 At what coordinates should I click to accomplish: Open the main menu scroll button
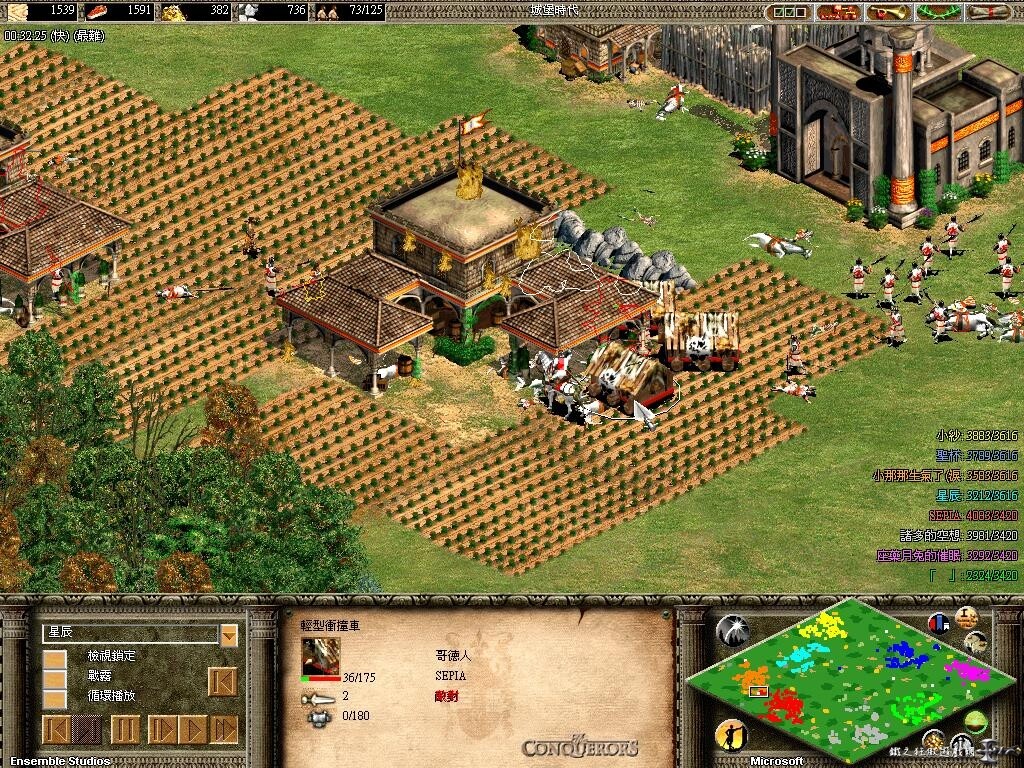(x=990, y=12)
